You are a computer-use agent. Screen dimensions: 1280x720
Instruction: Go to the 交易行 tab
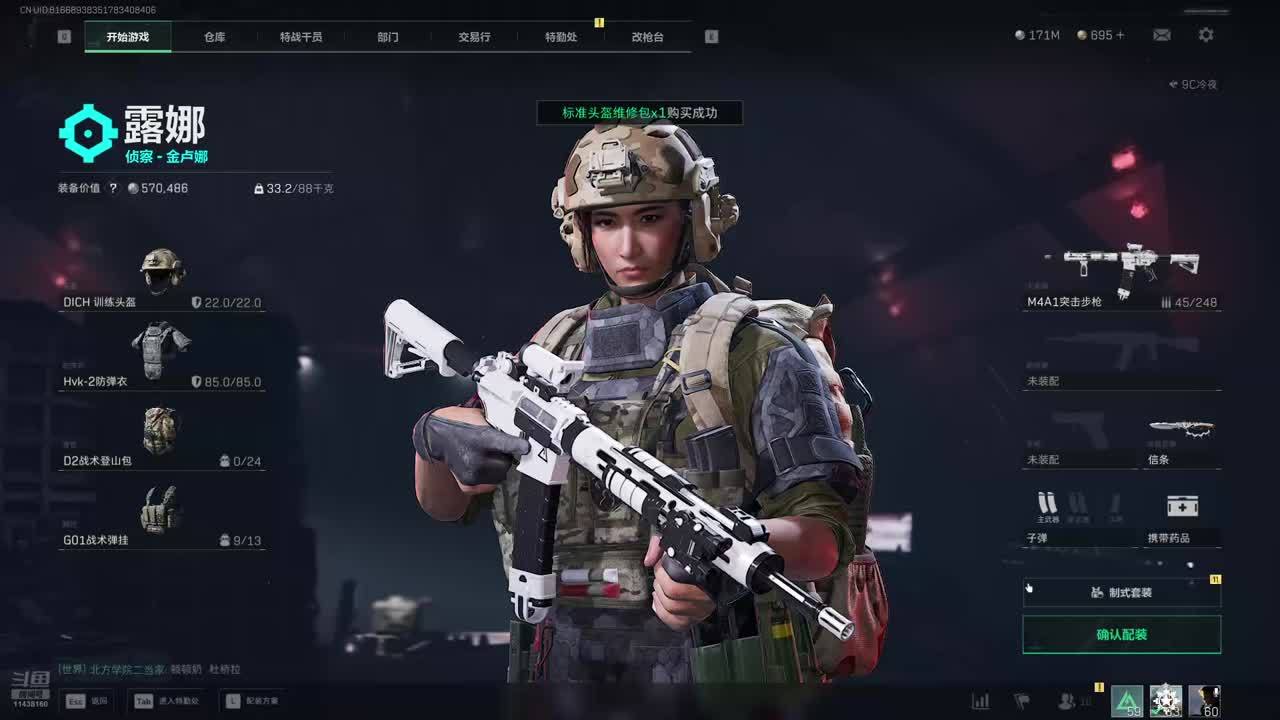474,37
